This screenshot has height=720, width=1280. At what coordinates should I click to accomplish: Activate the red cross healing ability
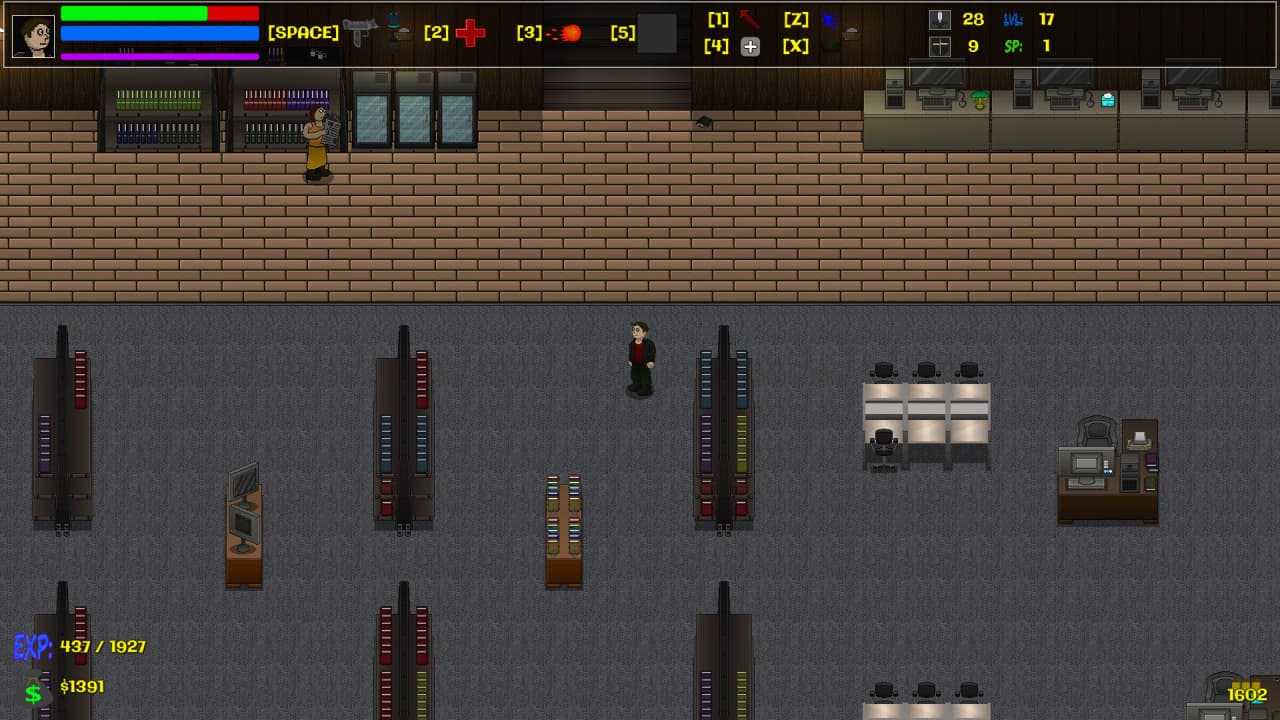pyautogui.click(x=470, y=33)
